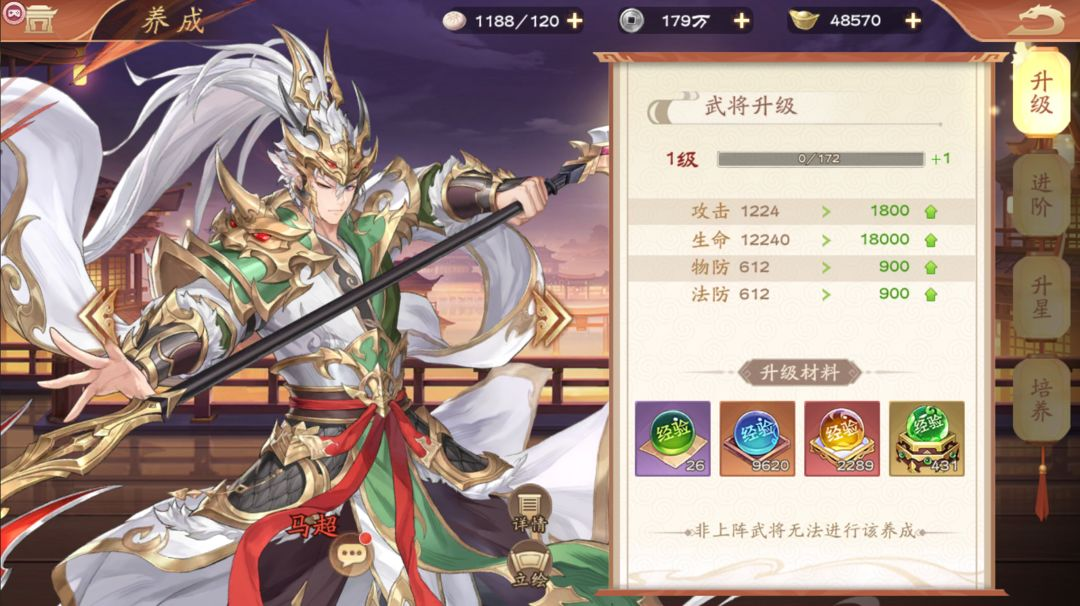
Task: Add more coins with plus button
Action: click(x=741, y=20)
